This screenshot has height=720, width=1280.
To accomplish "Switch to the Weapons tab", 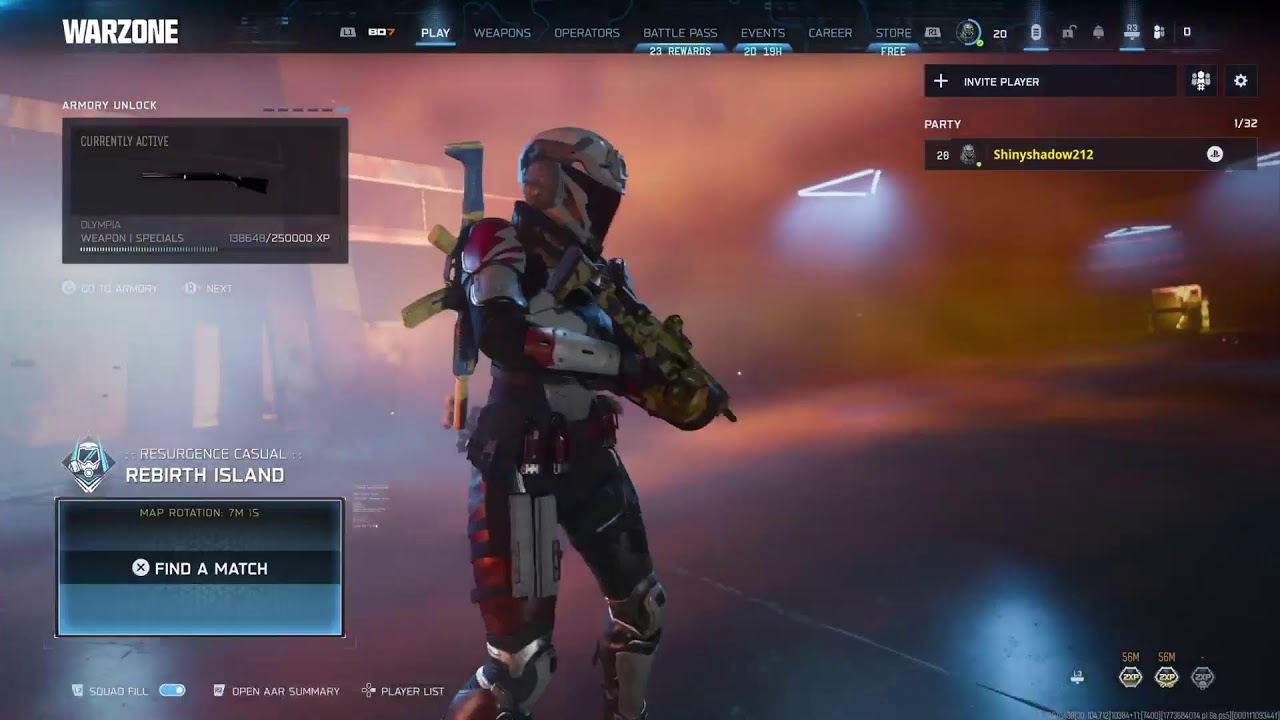I will pyautogui.click(x=502, y=33).
